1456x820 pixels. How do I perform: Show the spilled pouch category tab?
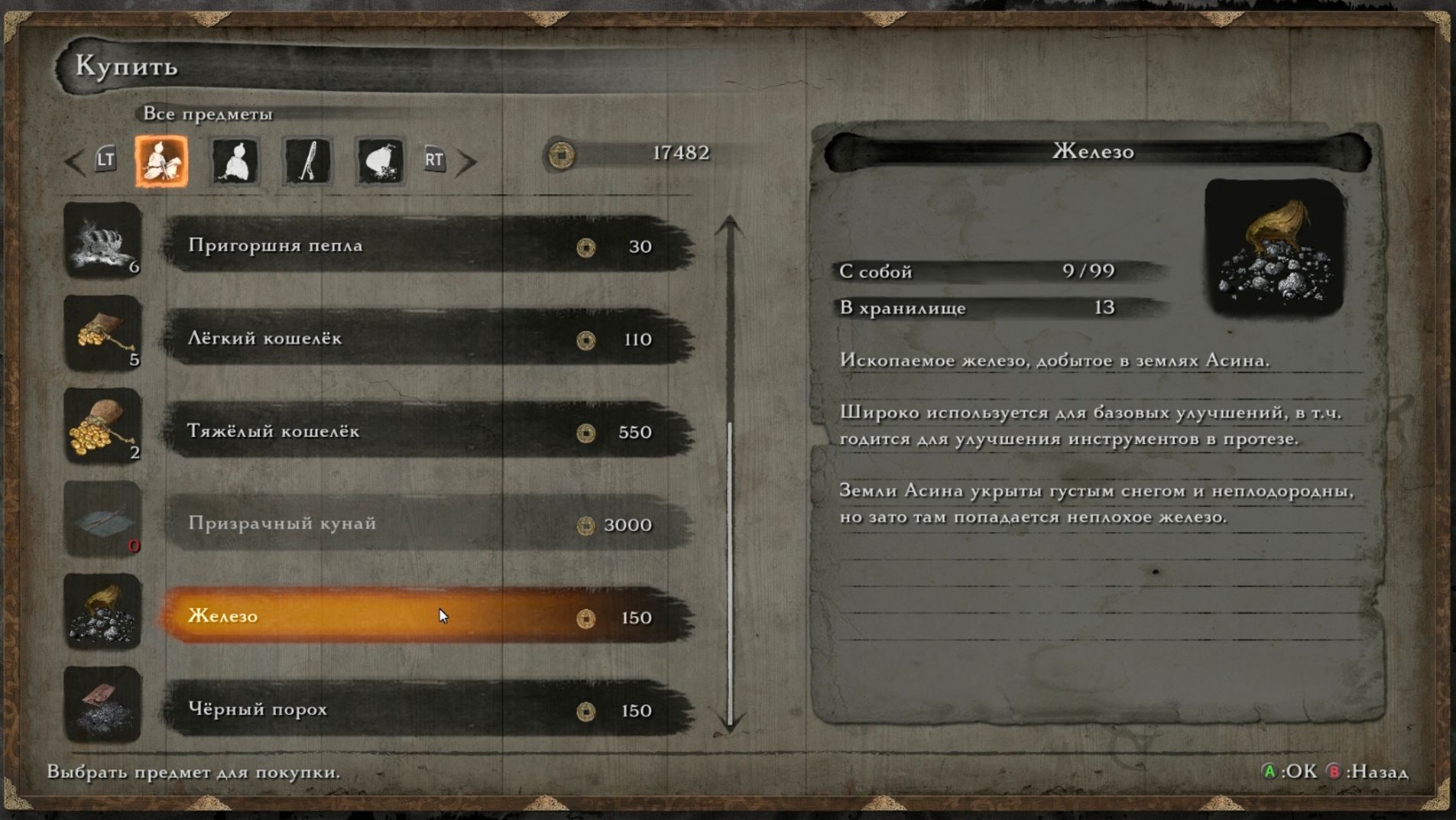click(380, 160)
